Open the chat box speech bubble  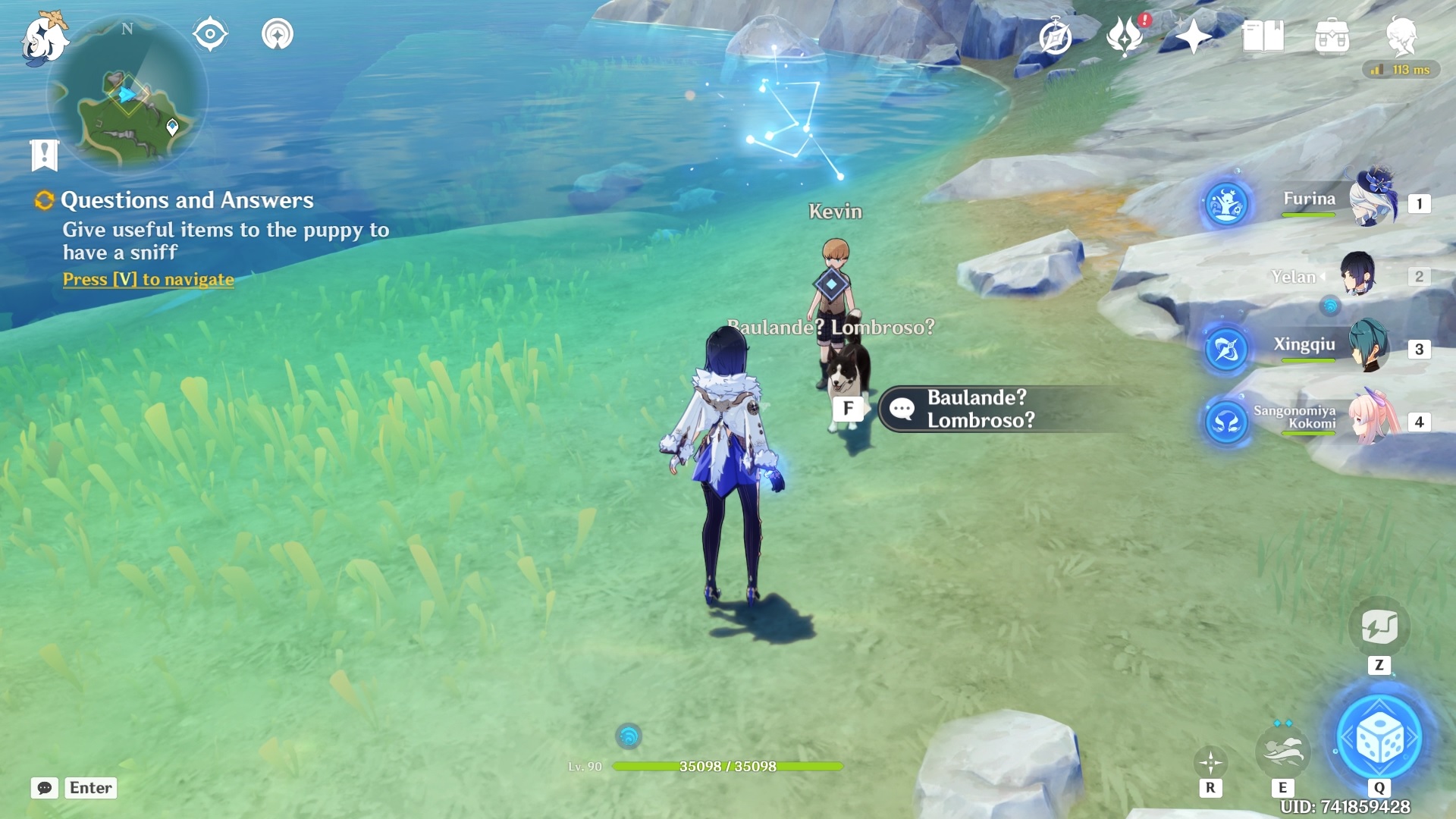click(45, 788)
